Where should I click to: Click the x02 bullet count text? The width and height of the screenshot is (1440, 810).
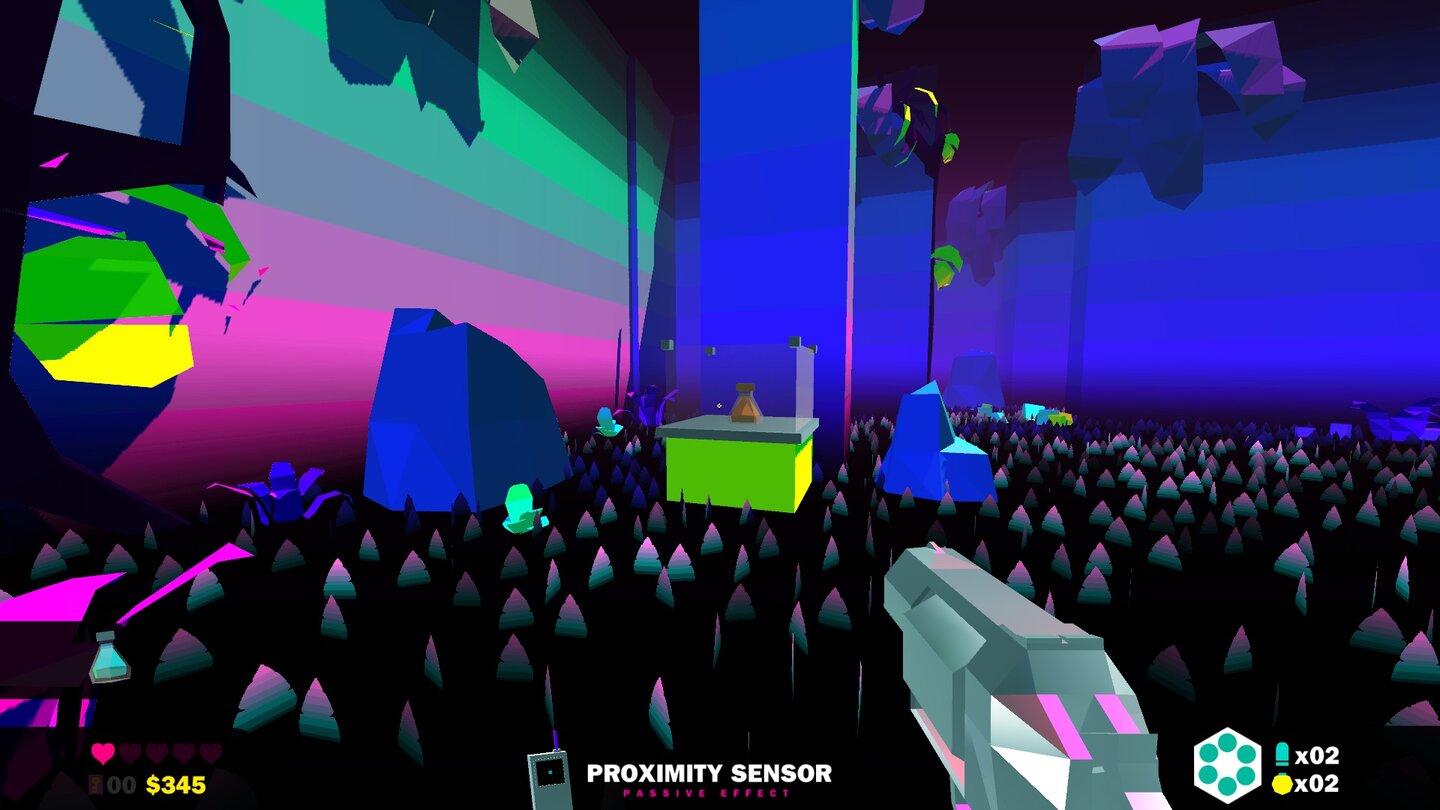click(x=1317, y=753)
